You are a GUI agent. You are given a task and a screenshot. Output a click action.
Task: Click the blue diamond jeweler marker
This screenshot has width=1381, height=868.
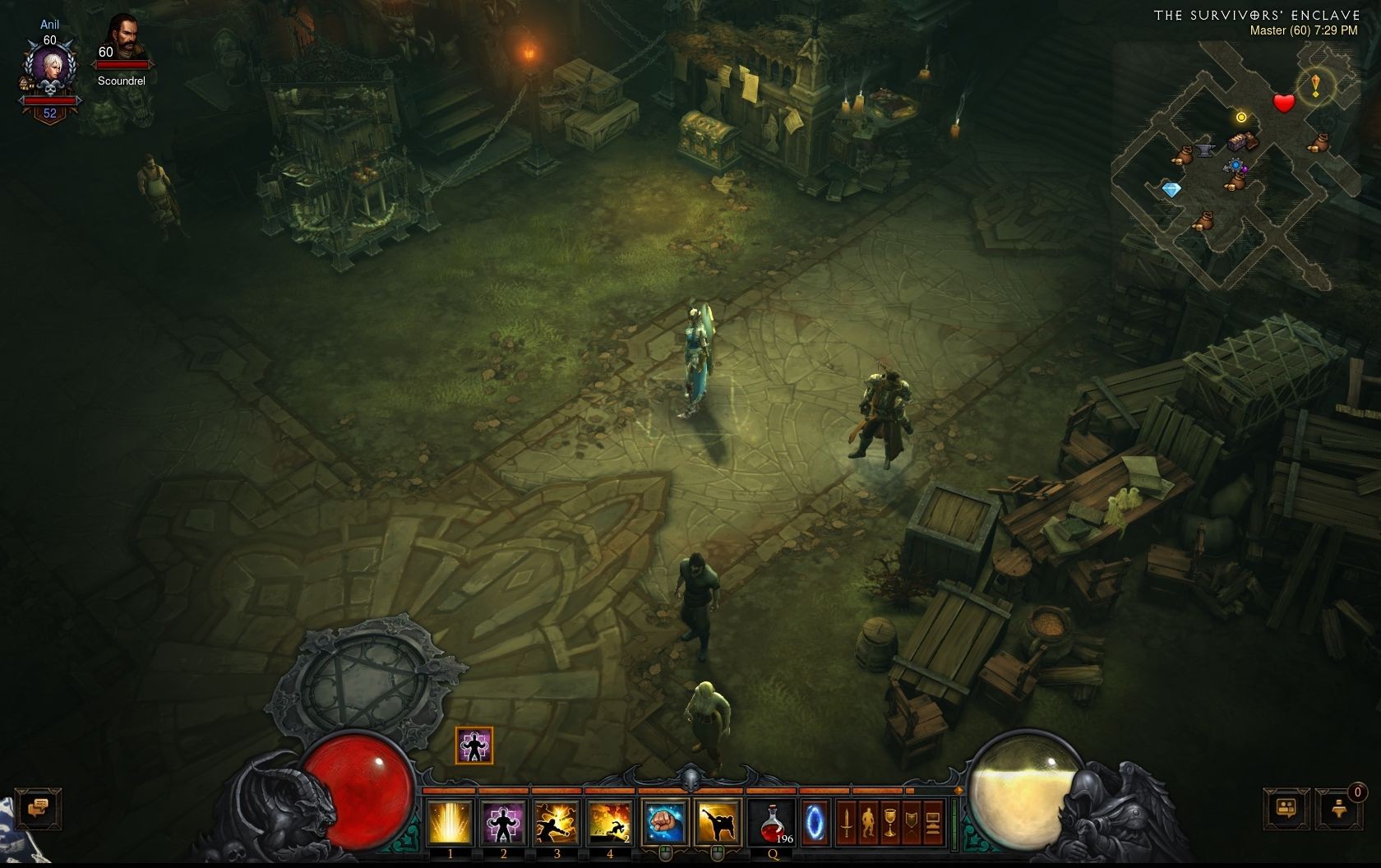coord(1171,190)
